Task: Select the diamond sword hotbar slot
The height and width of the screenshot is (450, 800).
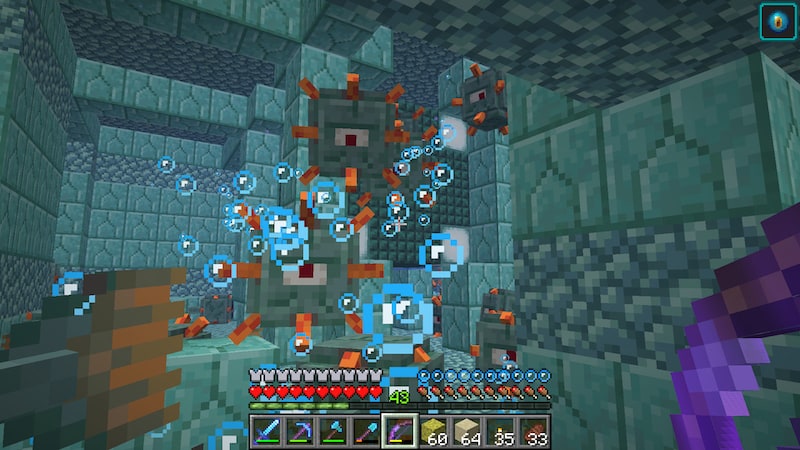Action: click(x=267, y=431)
